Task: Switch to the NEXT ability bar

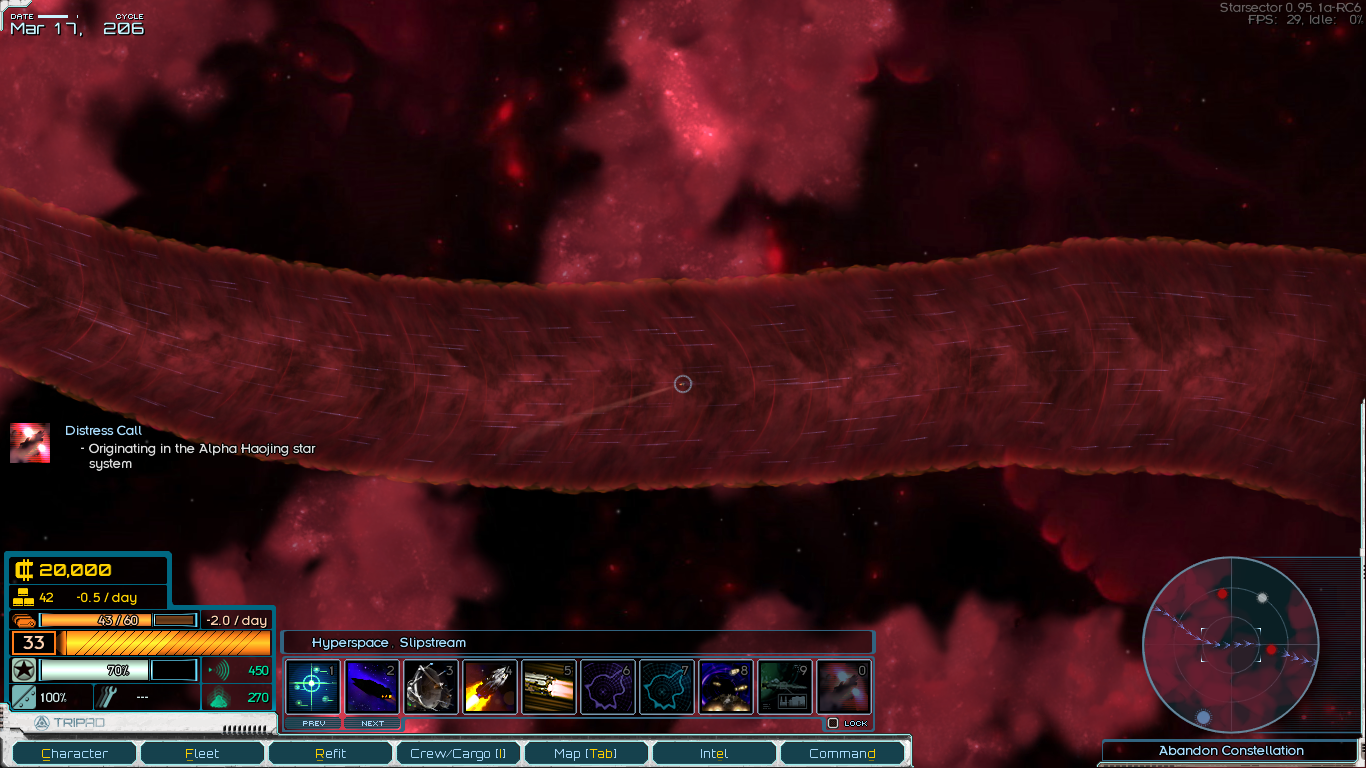Action: pyautogui.click(x=372, y=723)
